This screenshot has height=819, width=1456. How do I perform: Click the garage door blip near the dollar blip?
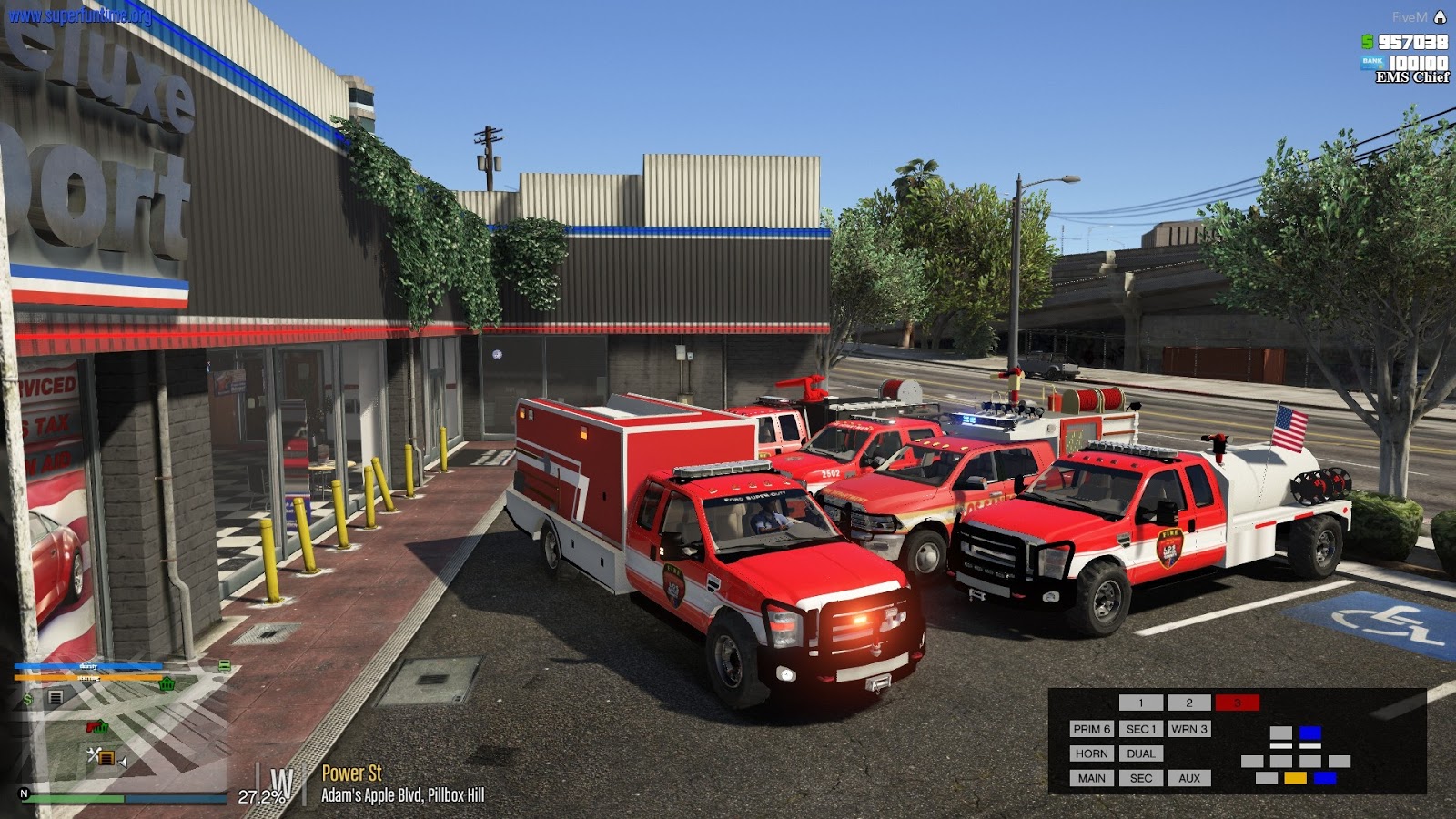click(x=55, y=697)
